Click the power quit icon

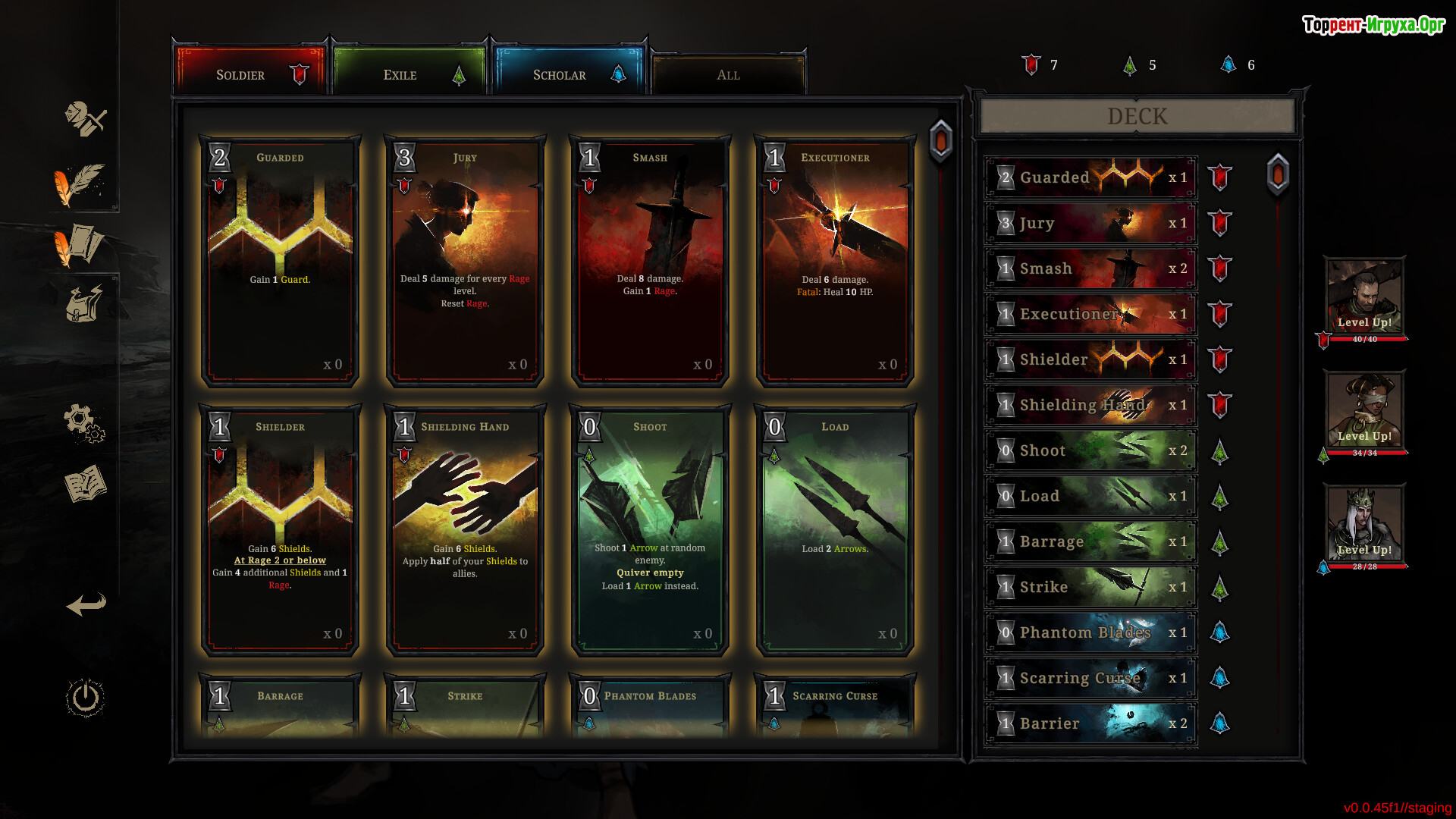85,698
